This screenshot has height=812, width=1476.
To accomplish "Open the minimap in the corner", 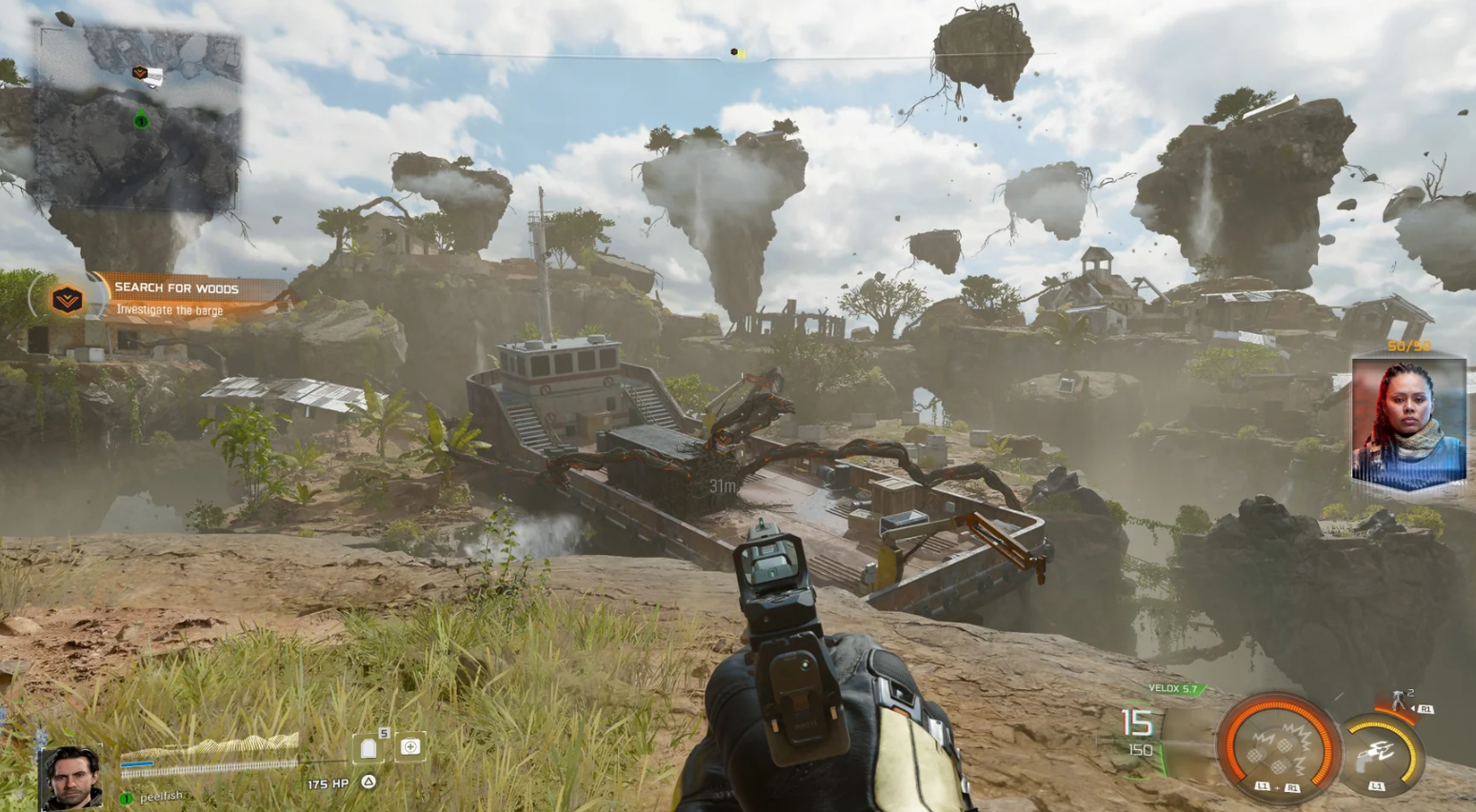I will [x=138, y=116].
